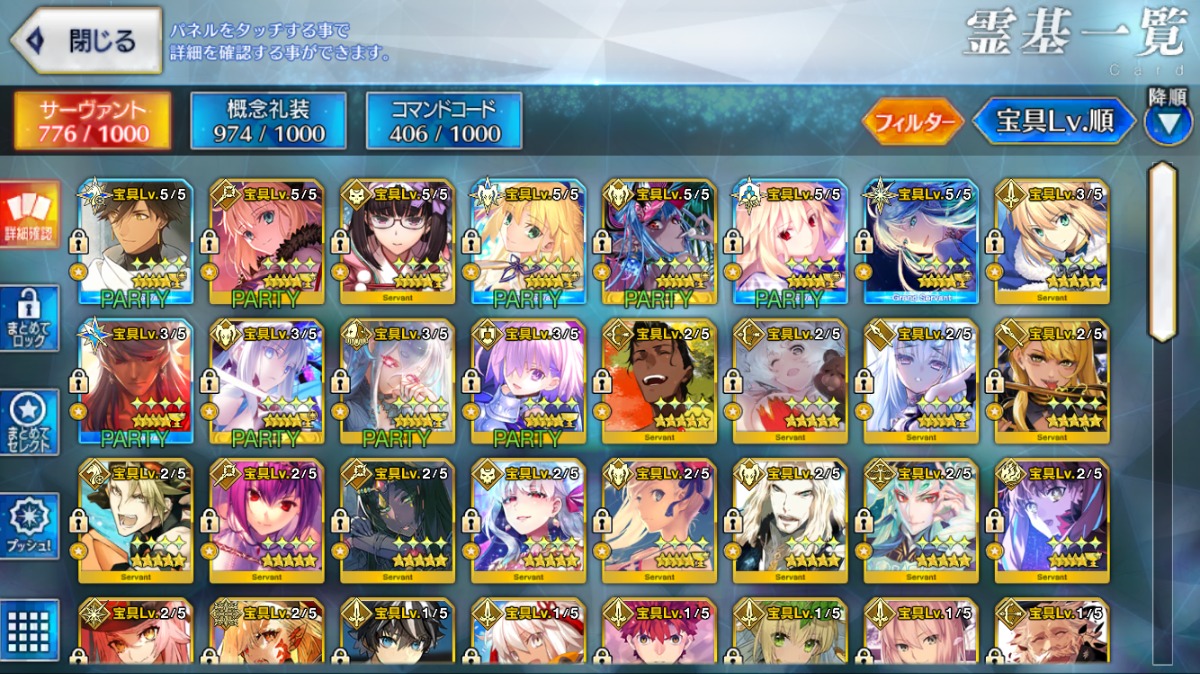Screen dimensions: 1200x674
Task: Activate the 詳細確認 card detail mode
Action: [x=29, y=217]
